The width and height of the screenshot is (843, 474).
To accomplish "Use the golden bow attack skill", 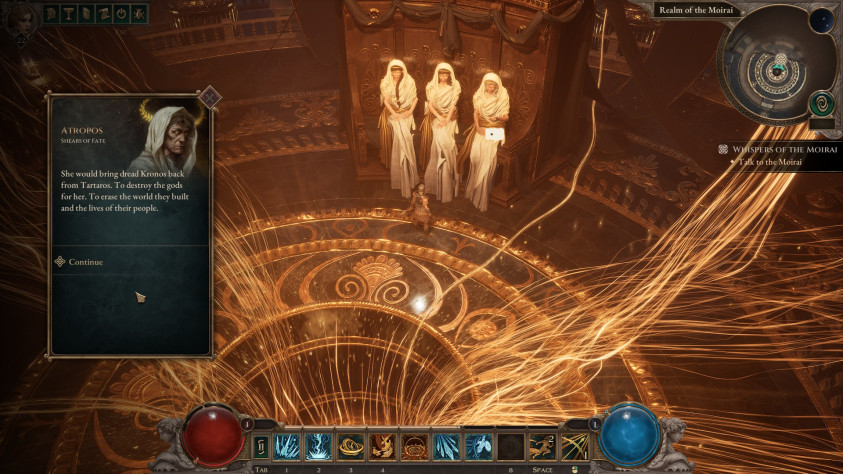I will pos(574,446).
